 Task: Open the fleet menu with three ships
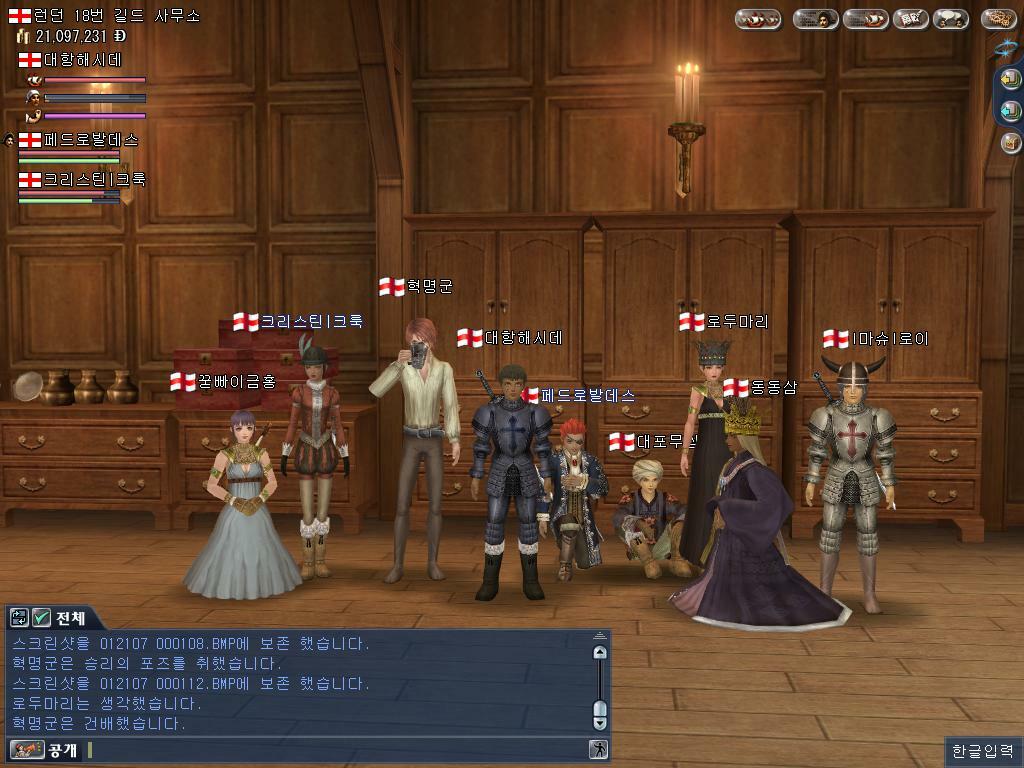coord(759,19)
